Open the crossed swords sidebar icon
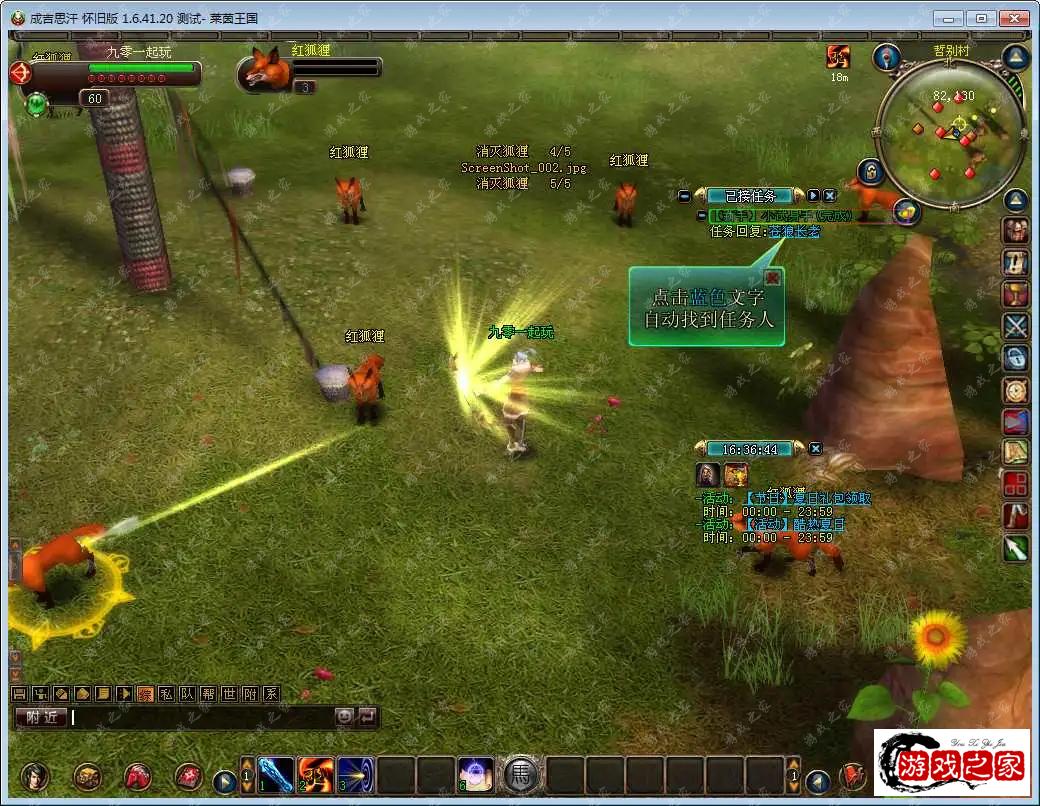Screen dimensions: 1040x806 coord(1016,326)
